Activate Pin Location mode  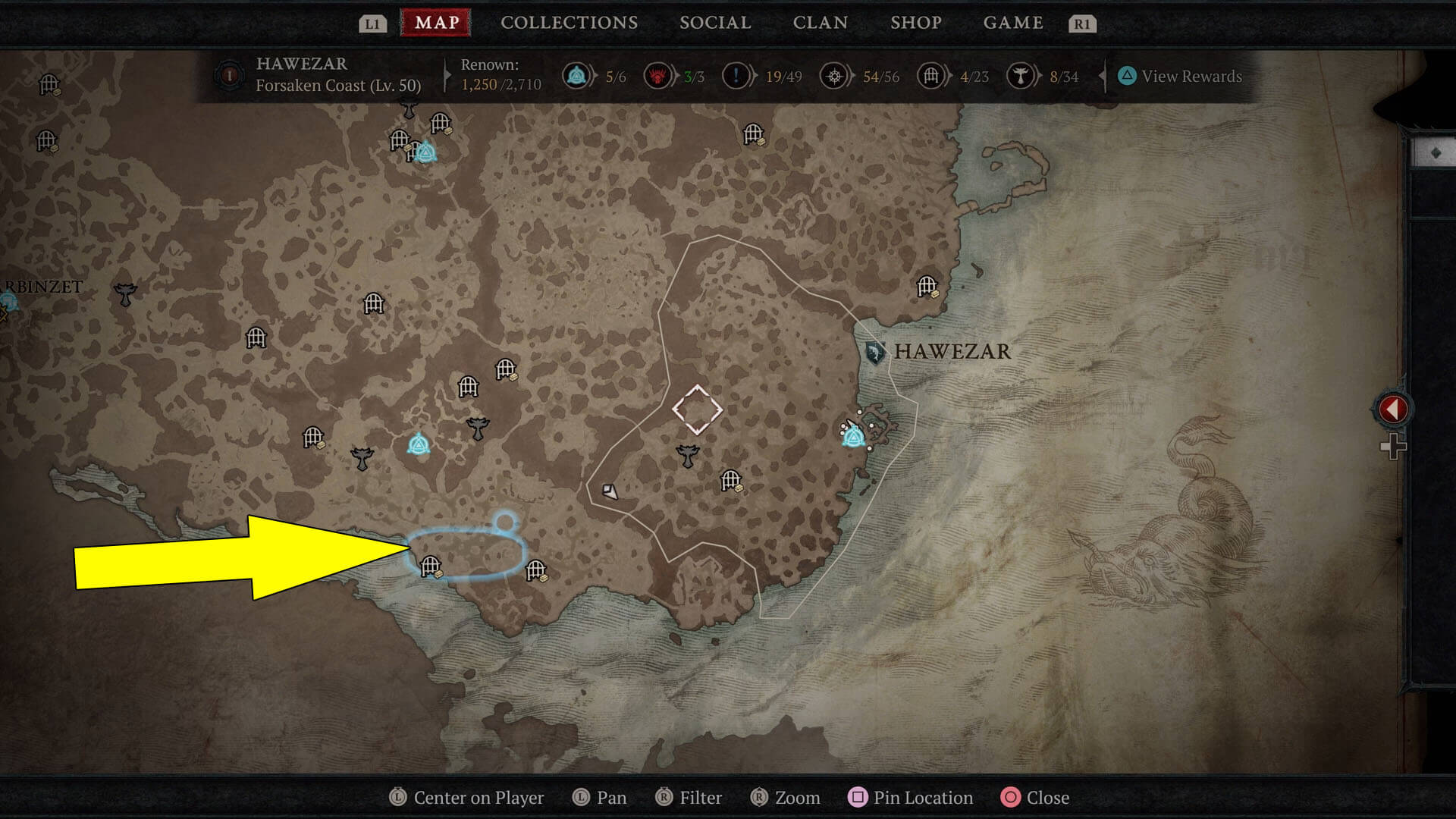point(910,798)
